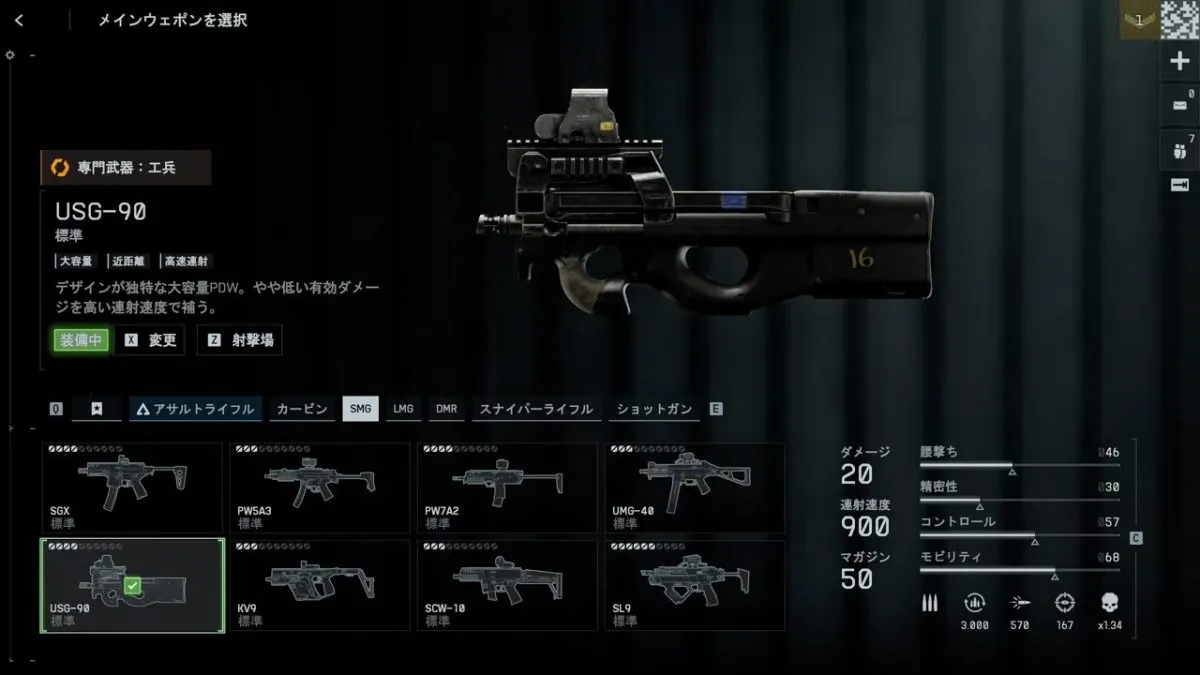The image size is (1200, 675).
Task: Open the LMG weapon category
Action: point(403,408)
